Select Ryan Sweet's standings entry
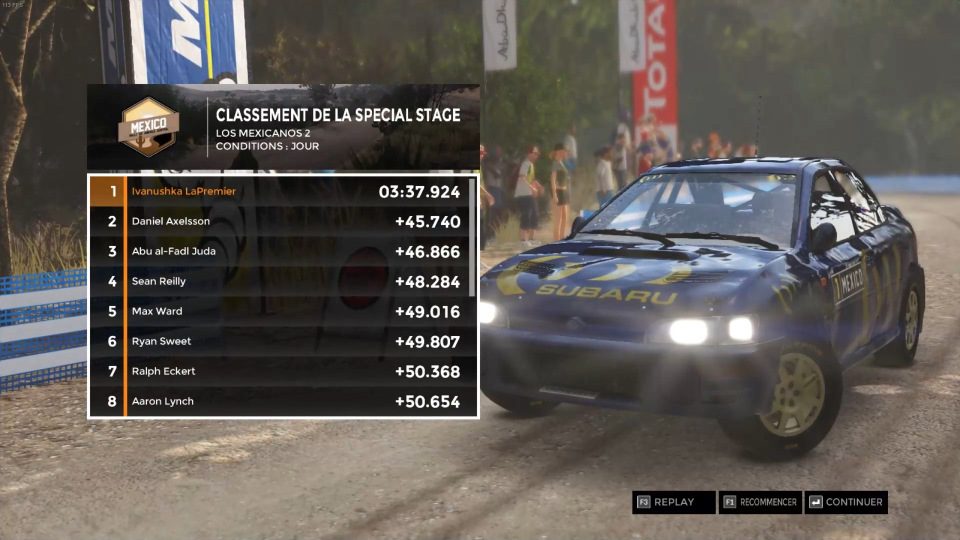Screen dimensions: 960x540 (x=278, y=341)
